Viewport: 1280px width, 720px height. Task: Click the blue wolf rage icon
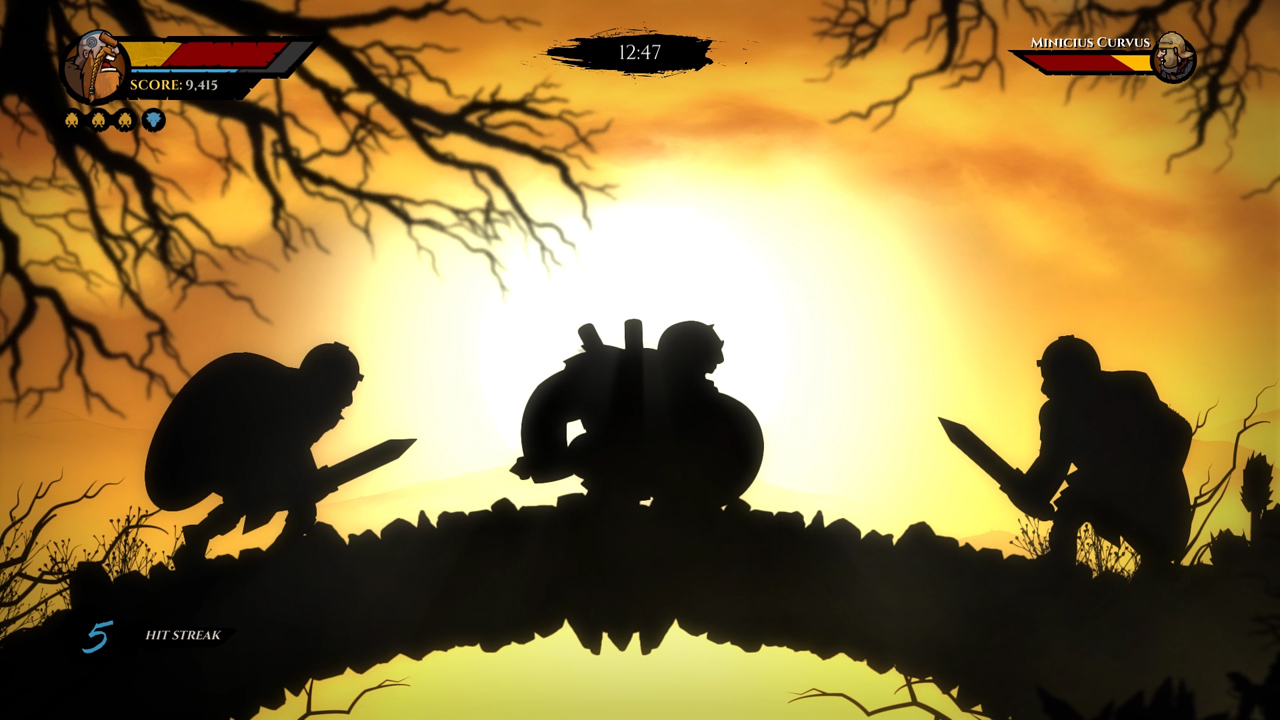(x=154, y=119)
